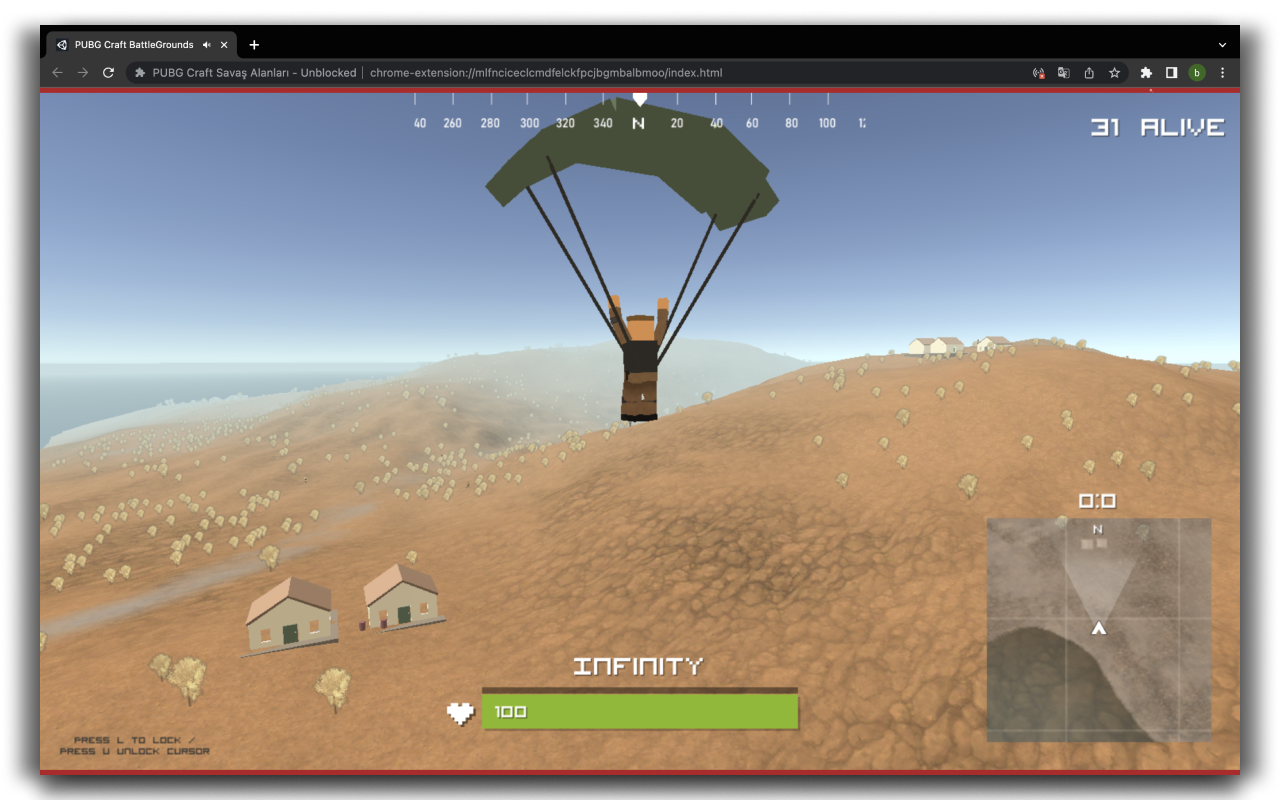Click the browser back arrow
The width and height of the screenshot is (1280, 800).
click(x=57, y=72)
